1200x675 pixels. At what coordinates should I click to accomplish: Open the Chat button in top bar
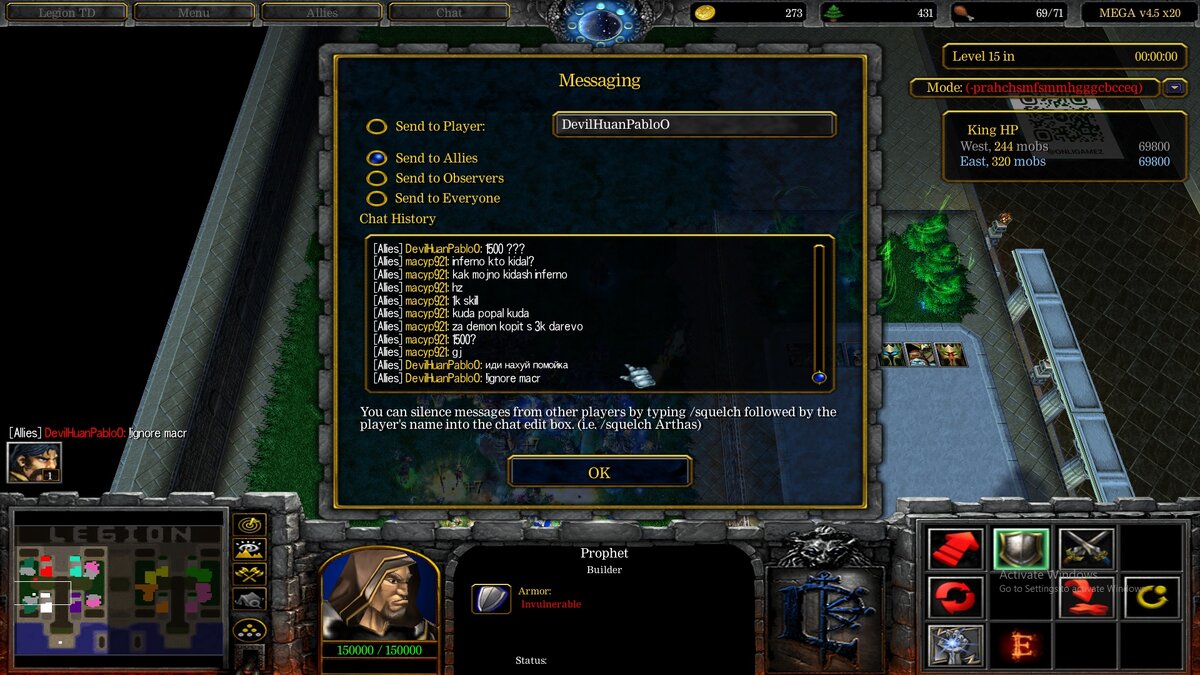point(449,13)
